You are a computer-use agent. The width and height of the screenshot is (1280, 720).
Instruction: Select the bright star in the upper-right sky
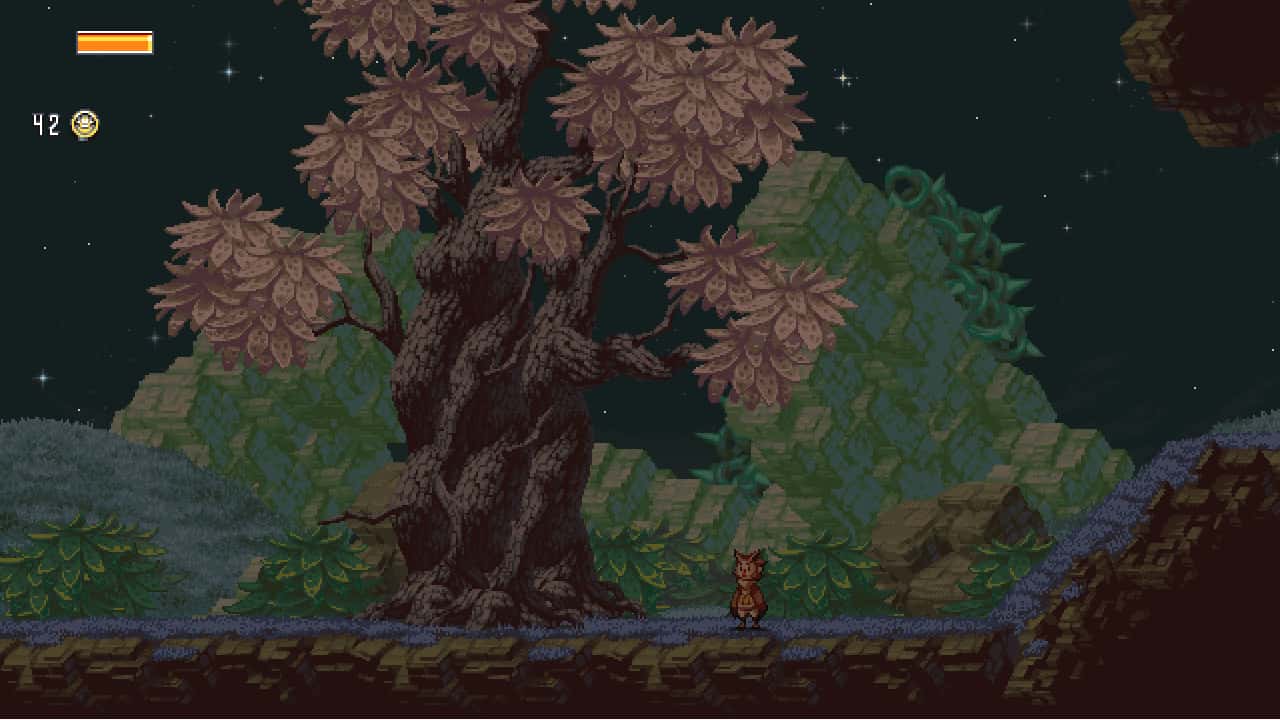pos(845,75)
